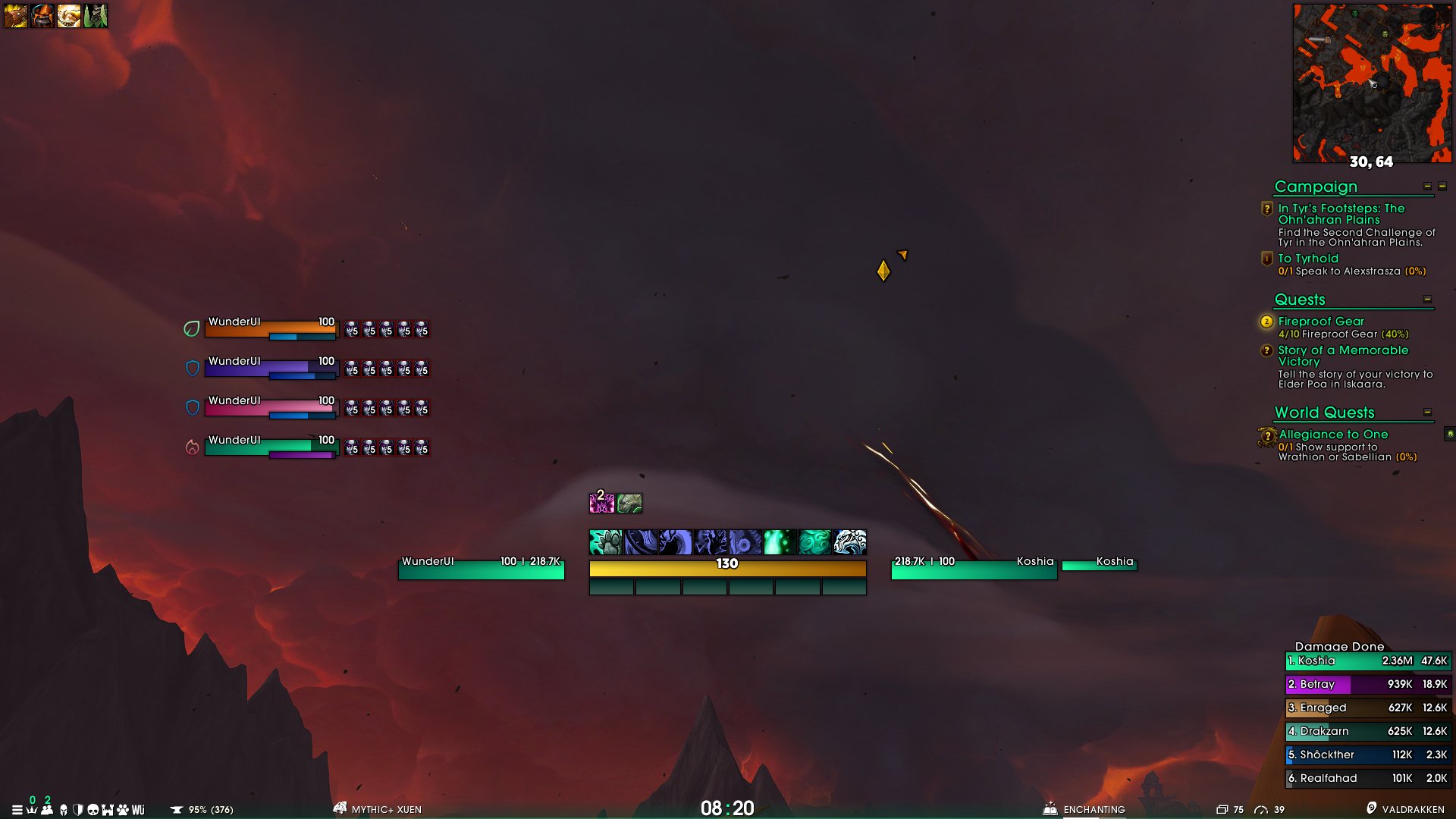Collapse the World Quests section header
Screen dimensions: 1456x819
[1426, 412]
